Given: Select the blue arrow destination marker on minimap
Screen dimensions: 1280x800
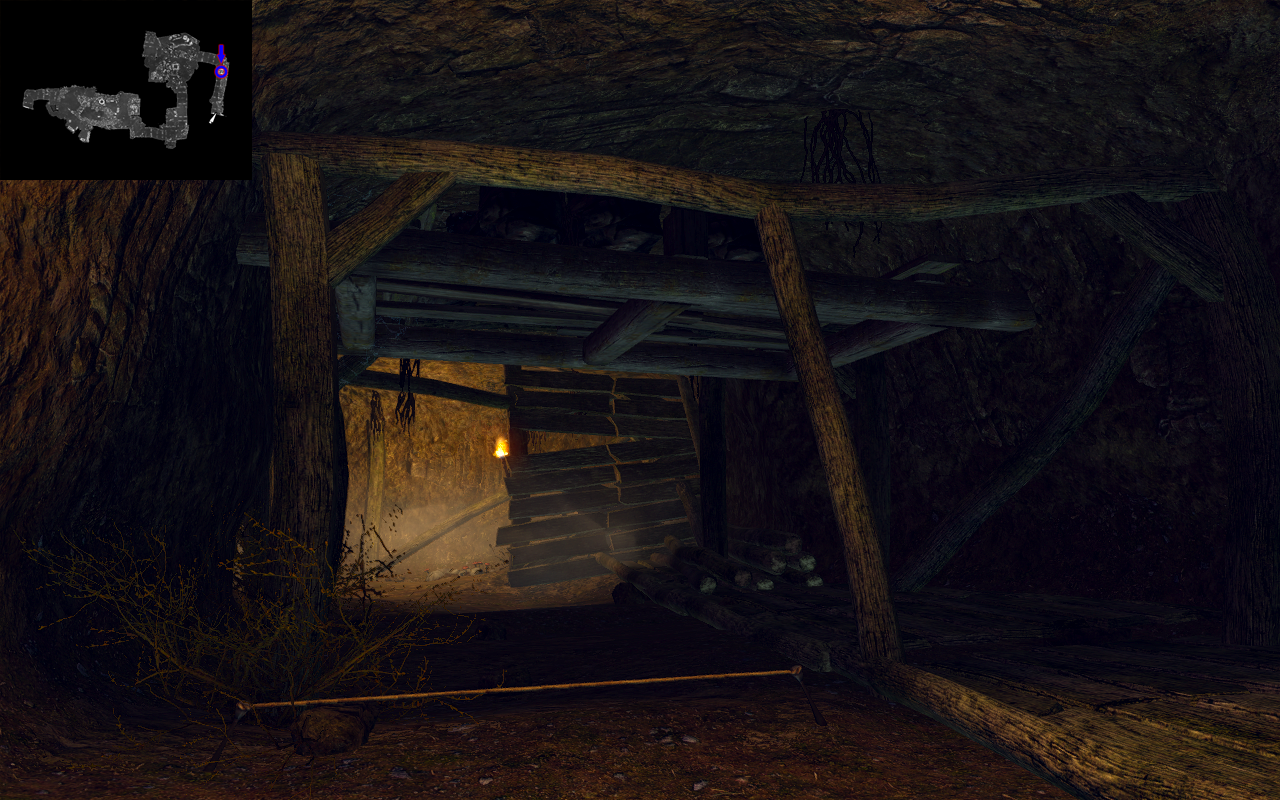Looking at the screenshot, I should 221,54.
